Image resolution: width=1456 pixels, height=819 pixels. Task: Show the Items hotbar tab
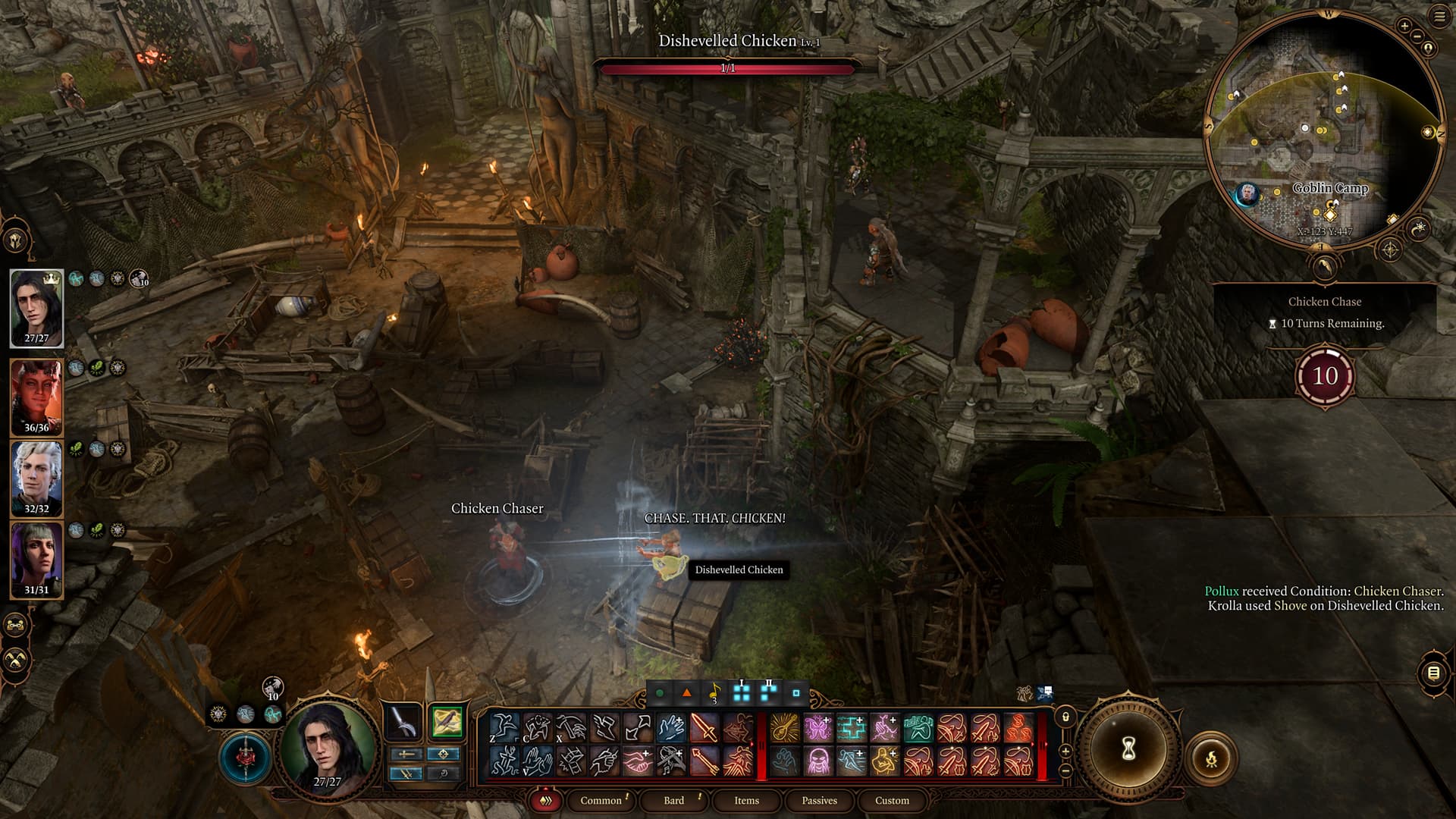pos(746,800)
